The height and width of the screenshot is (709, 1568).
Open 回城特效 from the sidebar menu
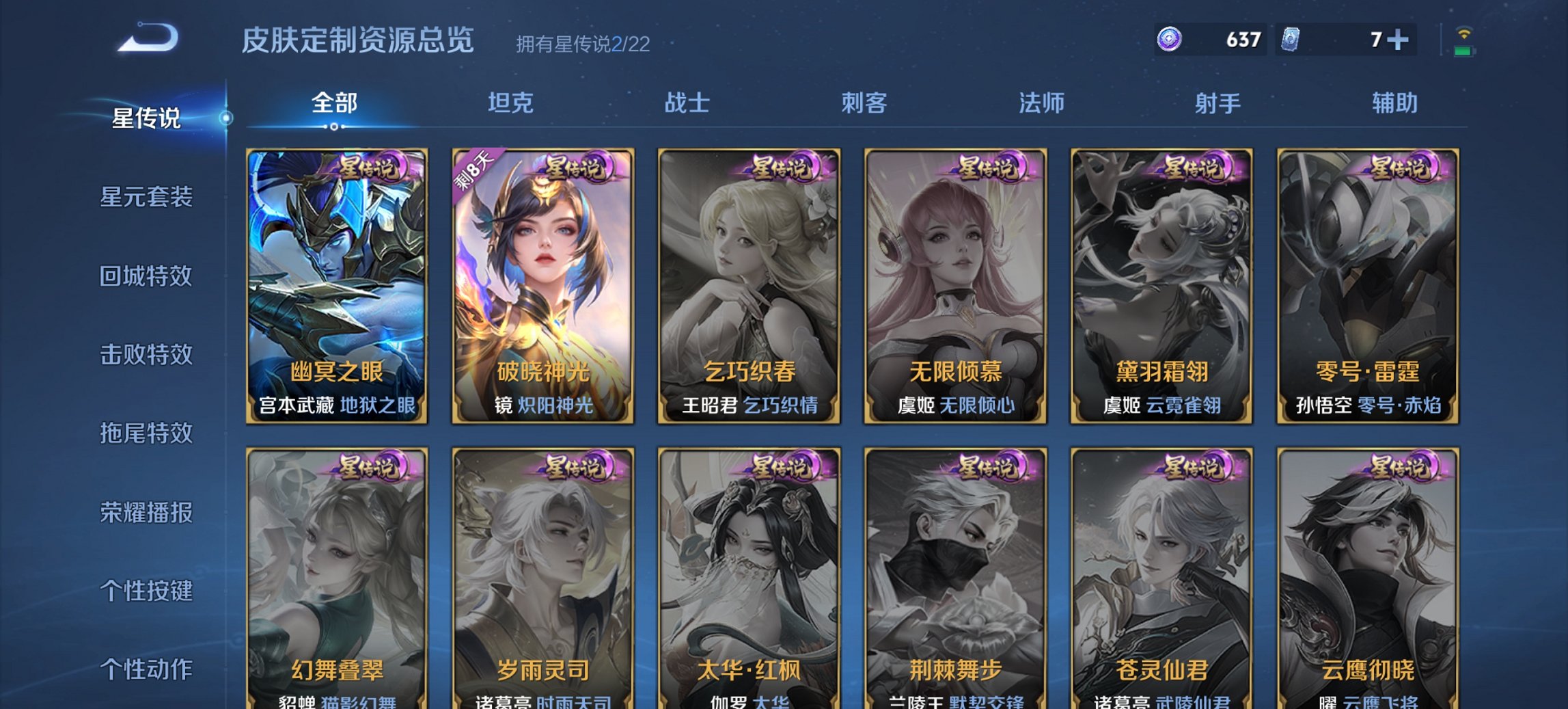click(x=148, y=276)
